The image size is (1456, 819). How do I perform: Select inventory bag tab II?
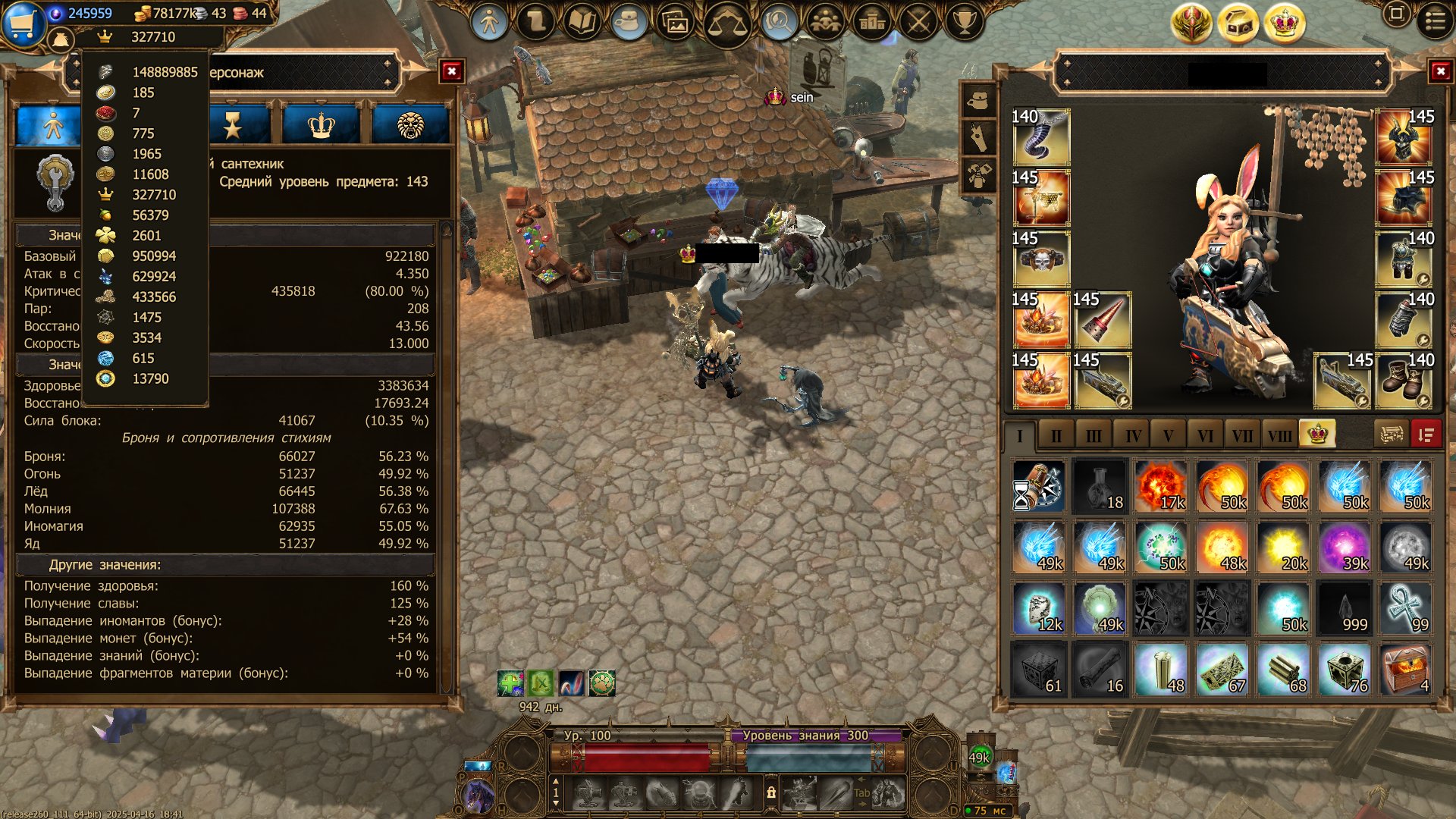tap(1056, 436)
